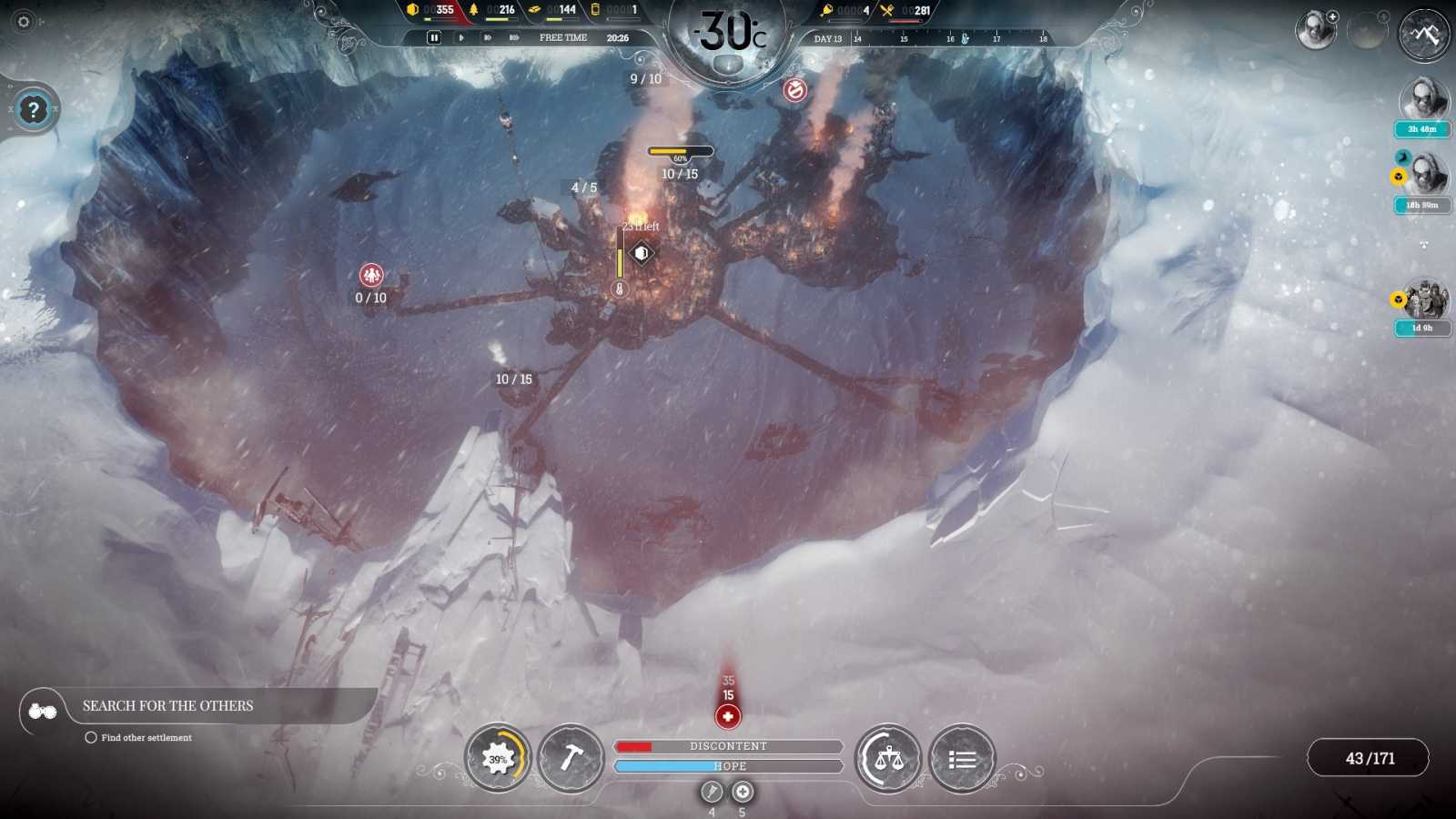1456x819 pixels.
Task: Open the Book of Laws scales button
Action: point(888,758)
